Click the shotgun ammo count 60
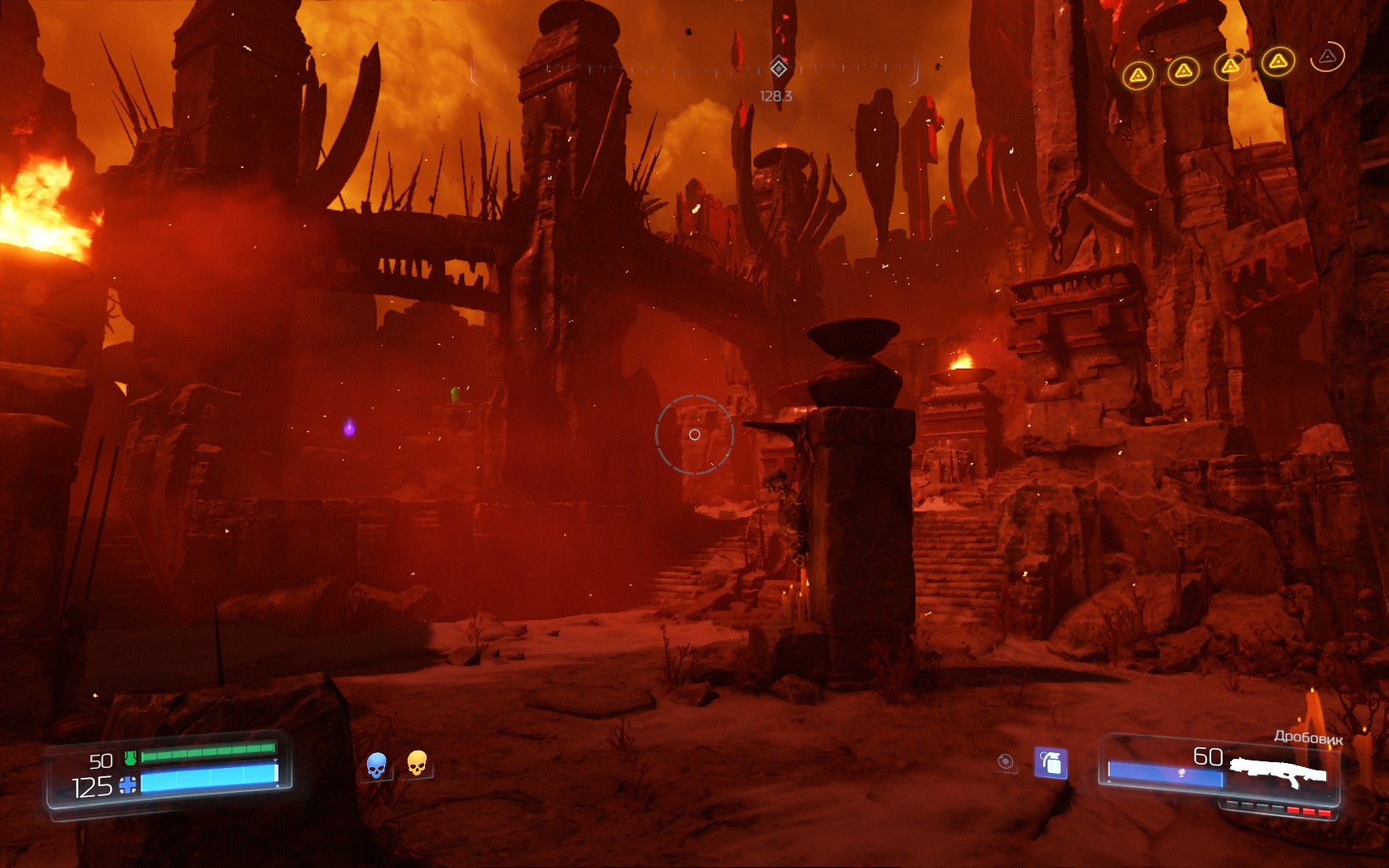The image size is (1389, 868). (1209, 756)
